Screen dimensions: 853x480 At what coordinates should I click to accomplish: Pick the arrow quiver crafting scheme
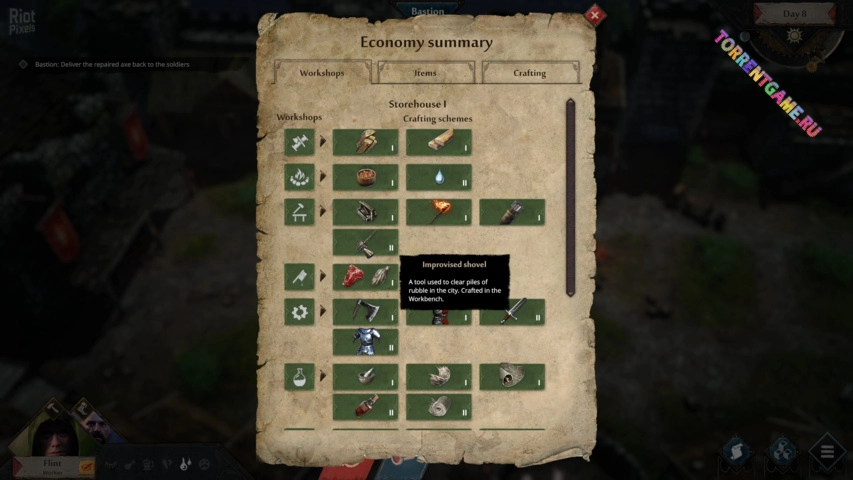[512, 212]
